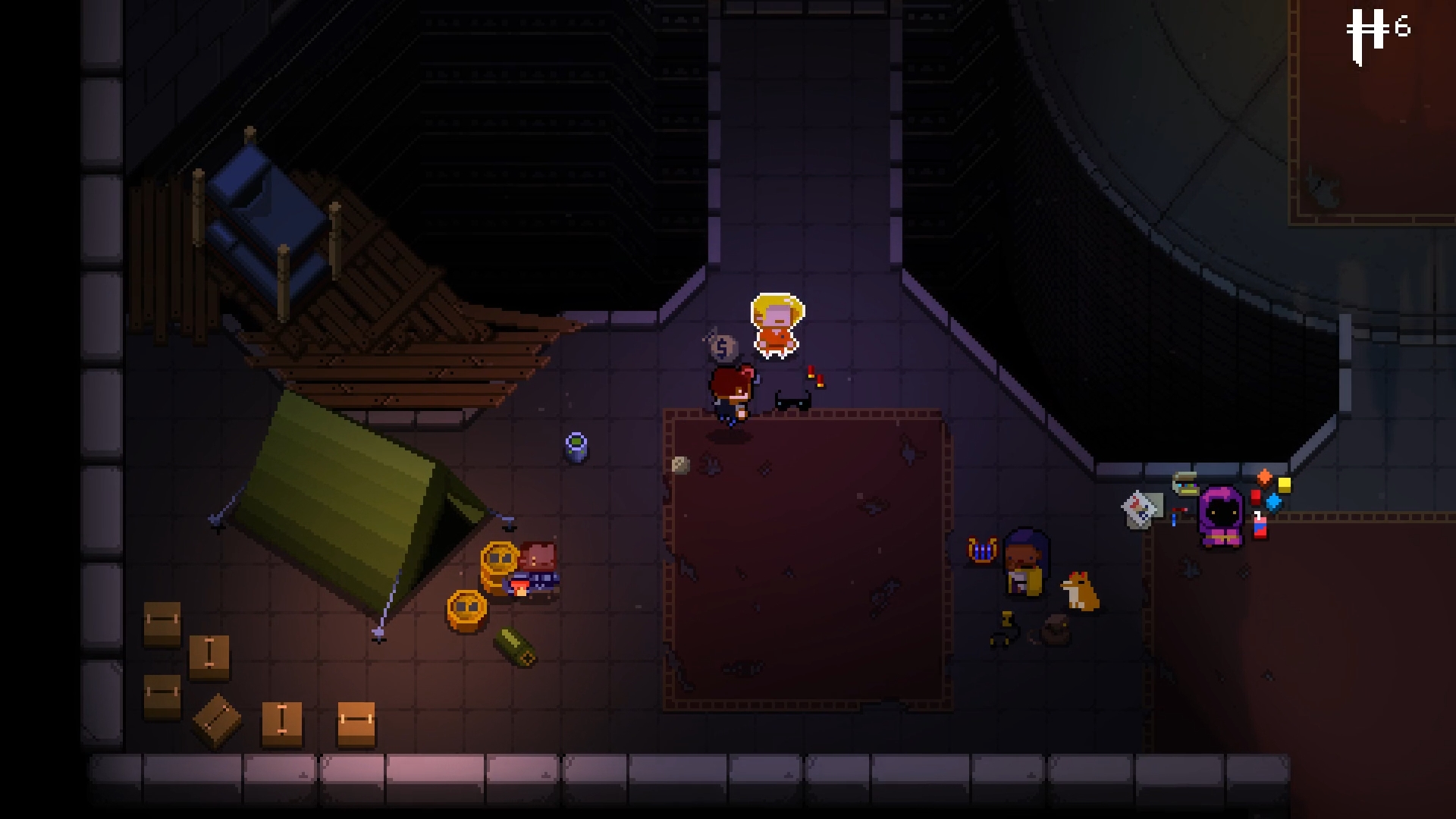The width and height of the screenshot is (1456, 819).
Task: Click the purple hooded cultist figure
Action: coord(1221,516)
